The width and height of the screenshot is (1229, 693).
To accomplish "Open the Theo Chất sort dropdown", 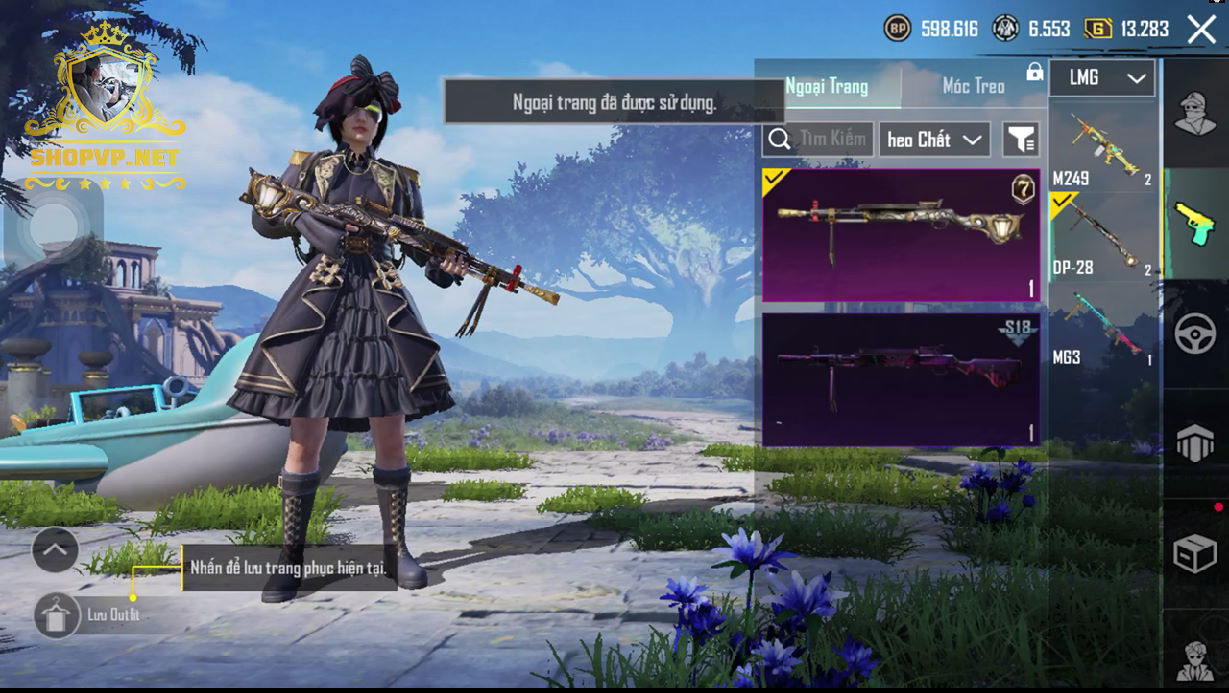I will [934, 140].
